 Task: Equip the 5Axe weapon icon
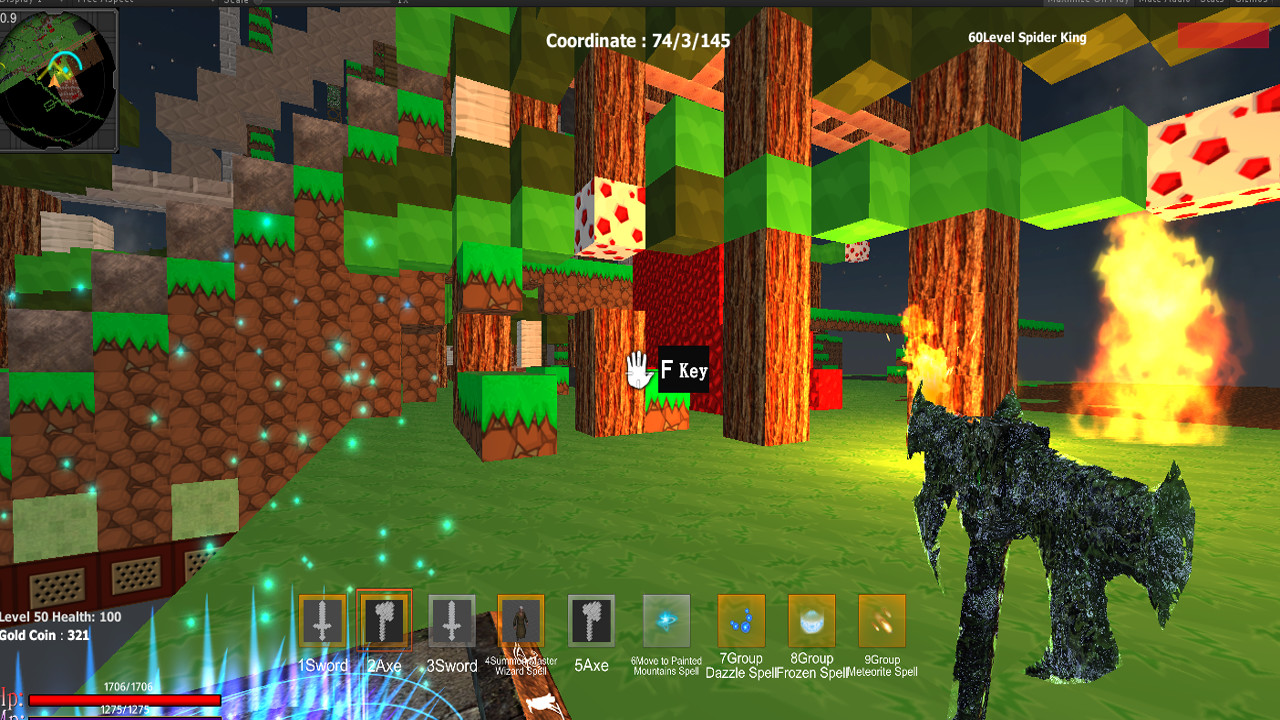(589, 622)
